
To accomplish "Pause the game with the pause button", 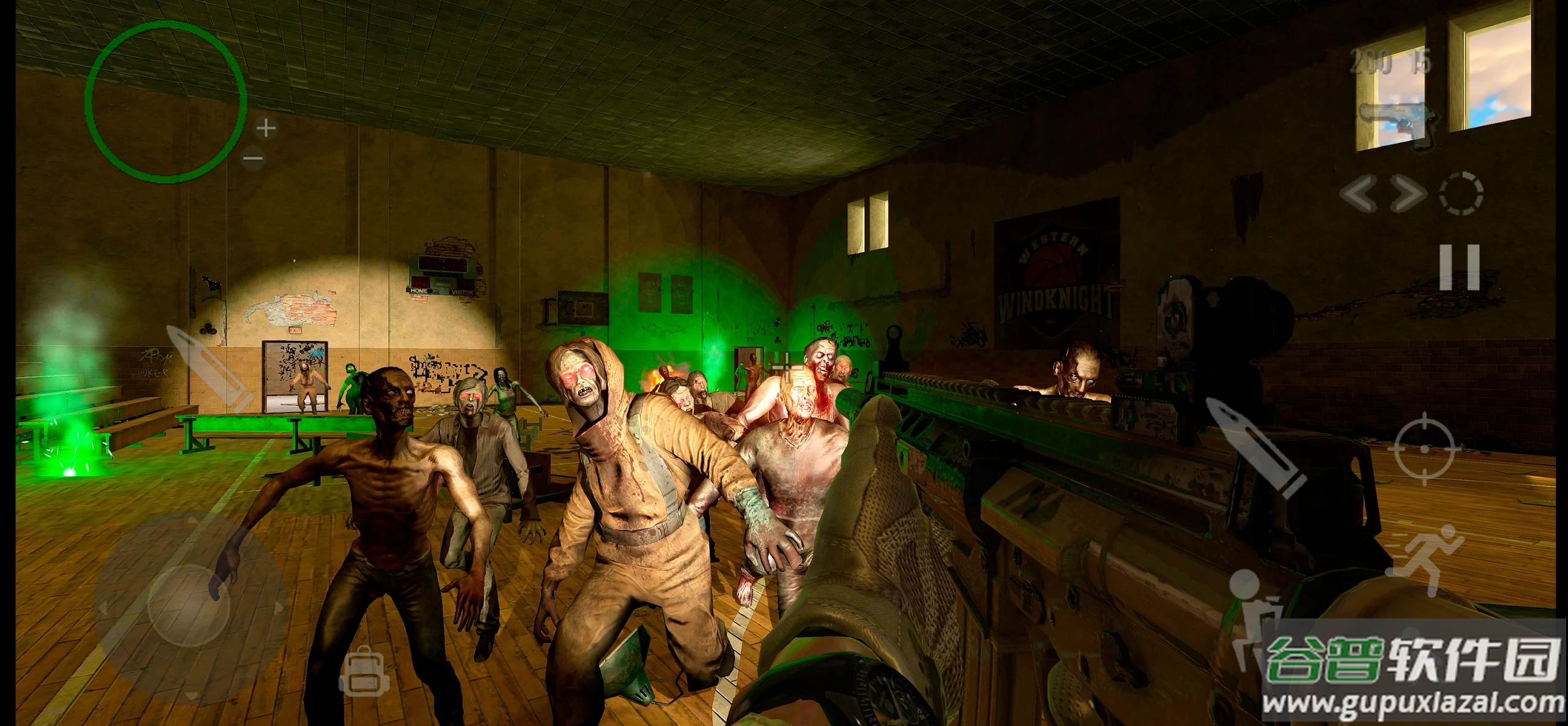I will click(x=1459, y=268).
